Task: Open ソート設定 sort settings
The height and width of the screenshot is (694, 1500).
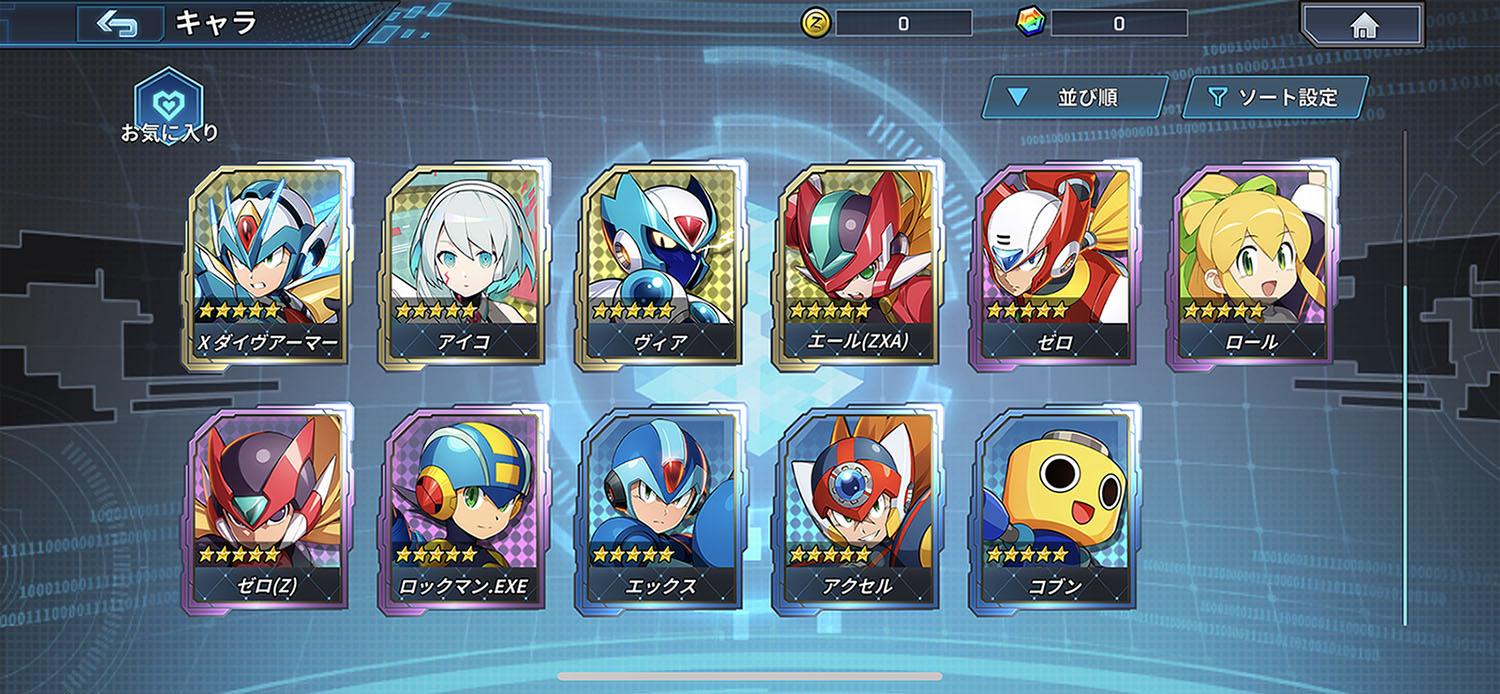Action: [1274, 98]
